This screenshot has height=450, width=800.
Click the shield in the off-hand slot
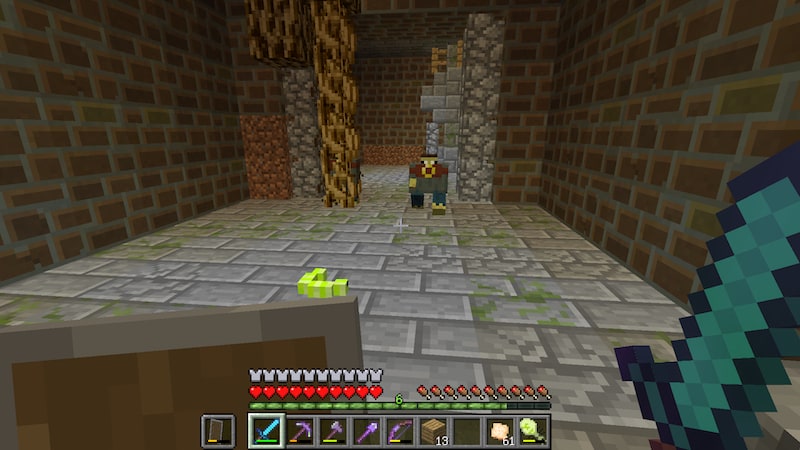[x=217, y=431]
